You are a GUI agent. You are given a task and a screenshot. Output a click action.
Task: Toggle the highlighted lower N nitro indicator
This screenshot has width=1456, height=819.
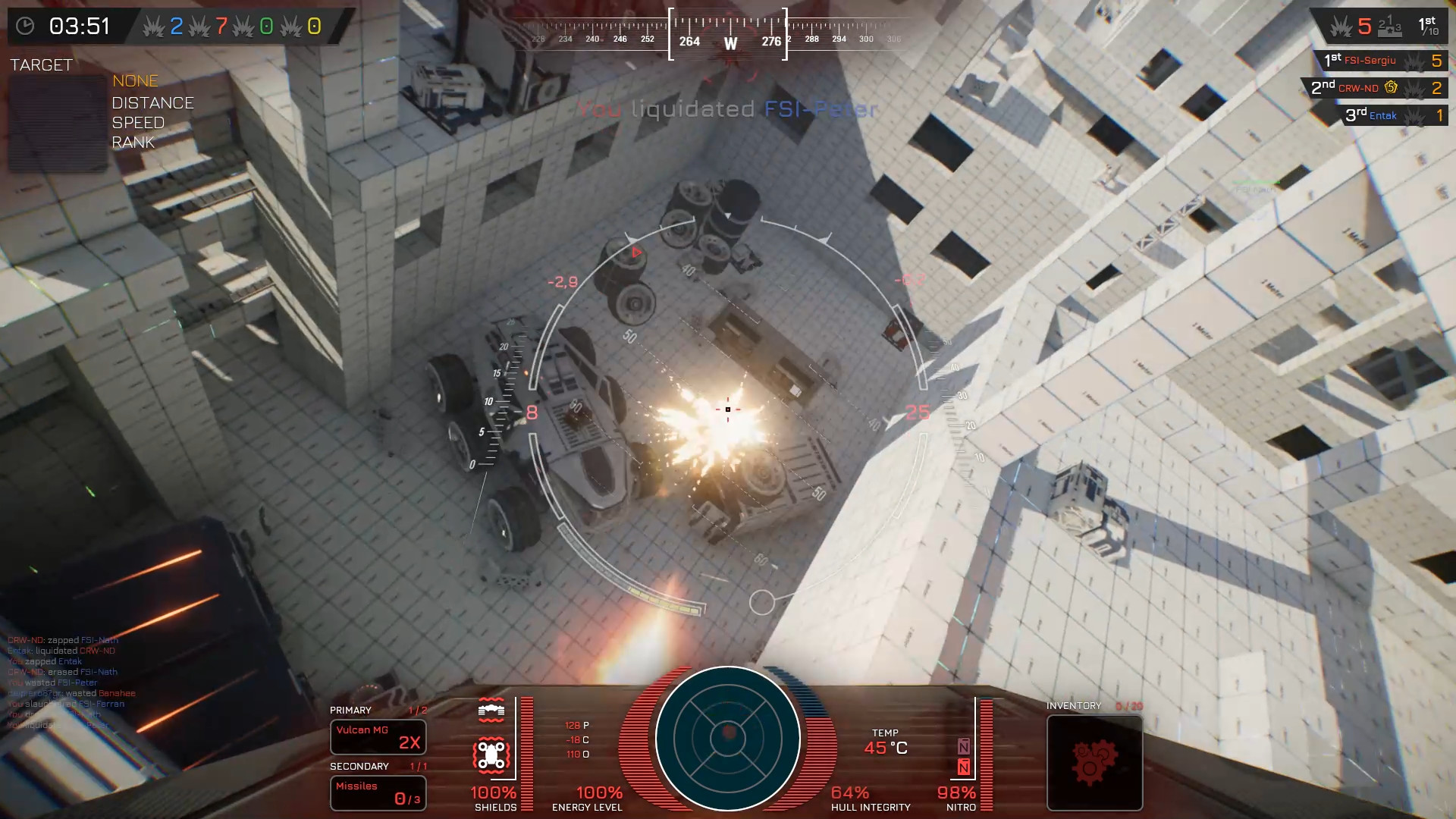pos(964,768)
